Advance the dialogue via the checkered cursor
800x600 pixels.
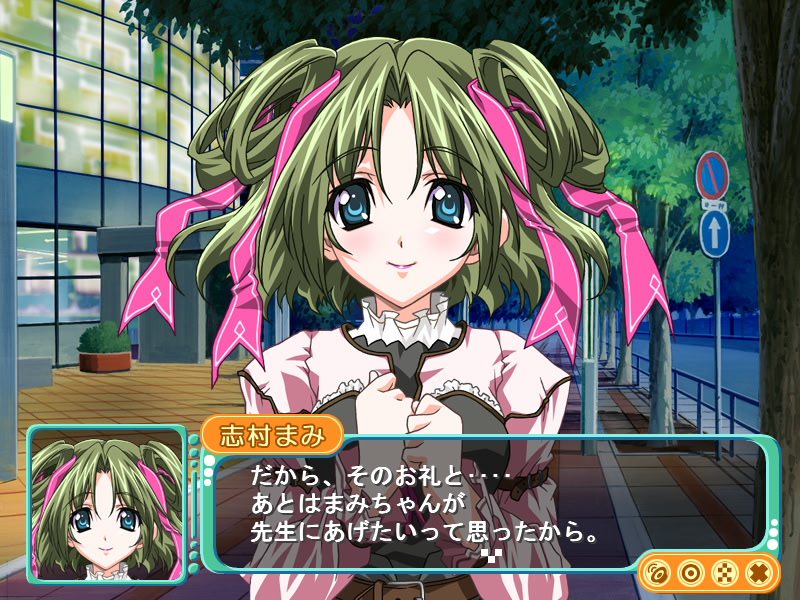tap(489, 551)
